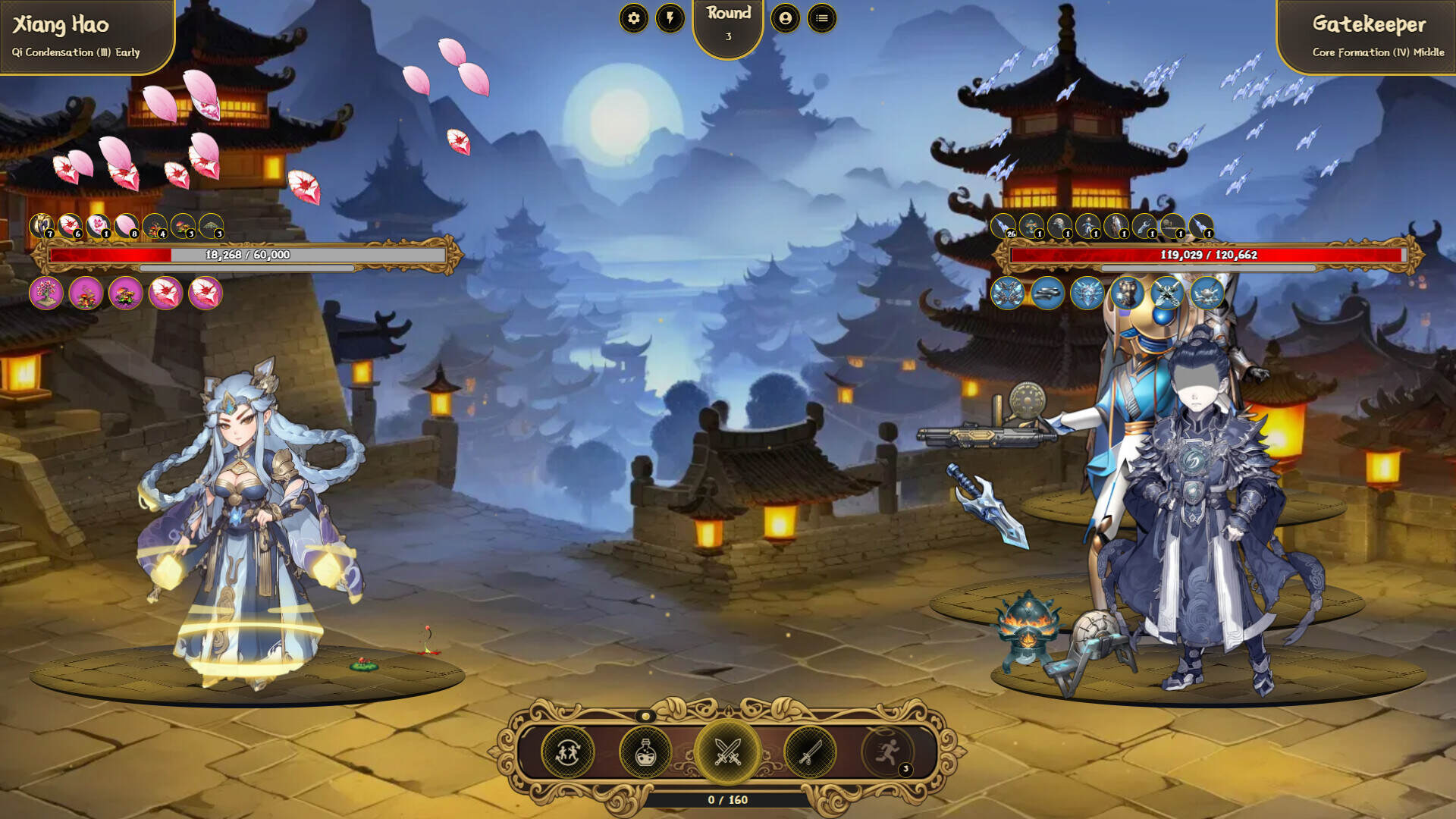Select the crossed swords attack action
Screen dimensions: 1456x819
(726, 752)
